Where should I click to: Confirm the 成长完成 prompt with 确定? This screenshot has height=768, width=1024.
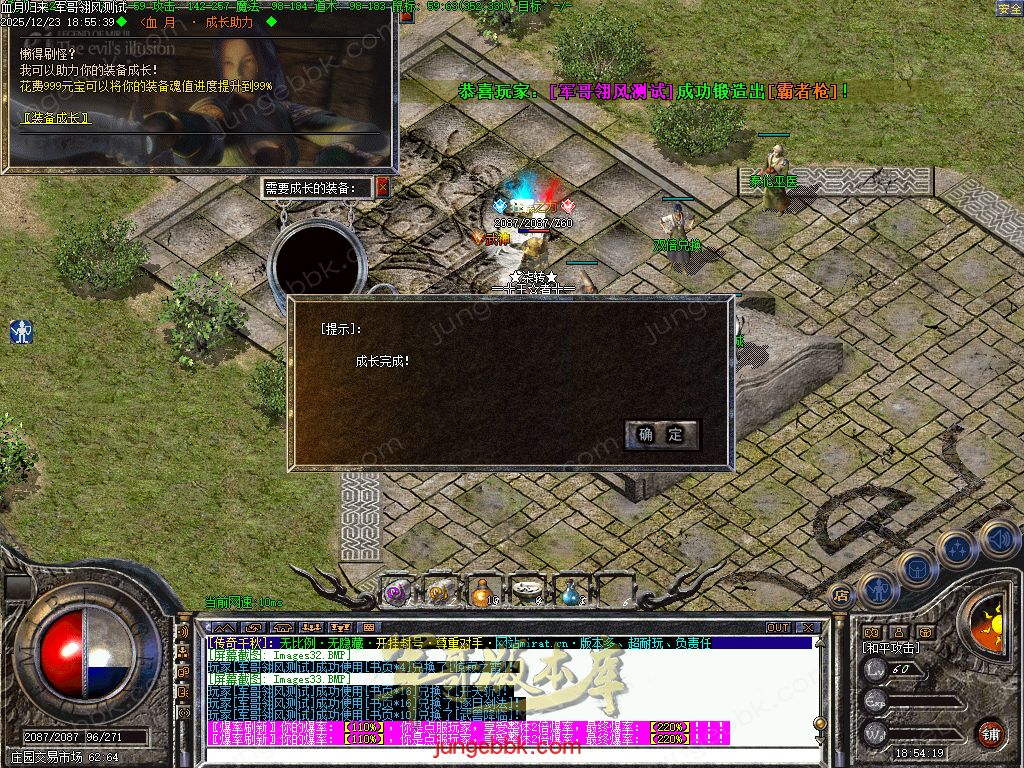pyautogui.click(x=661, y=434)
